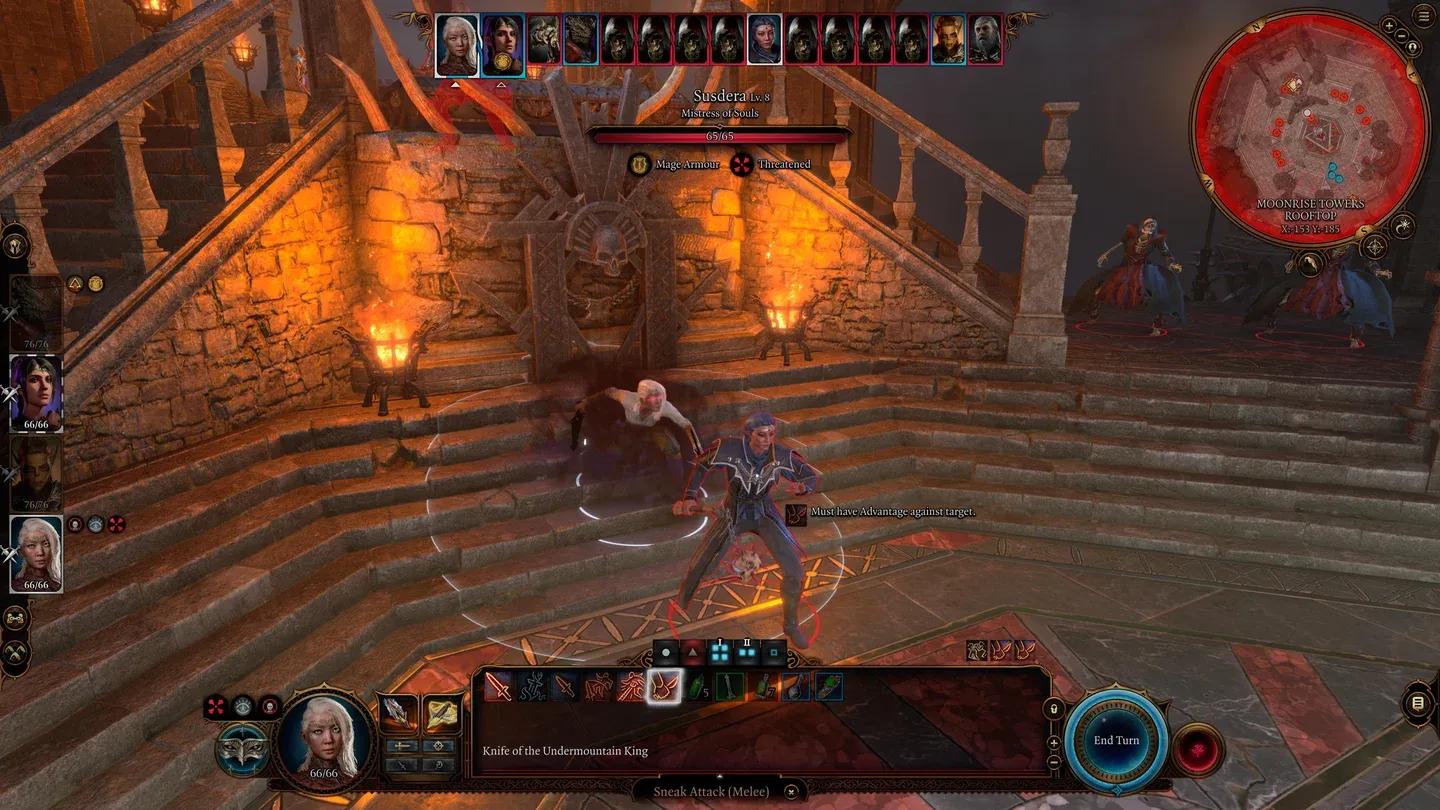Use a healing potion from the hotbar
This screenshot has width=1440, height=810.
click(697, 689)
